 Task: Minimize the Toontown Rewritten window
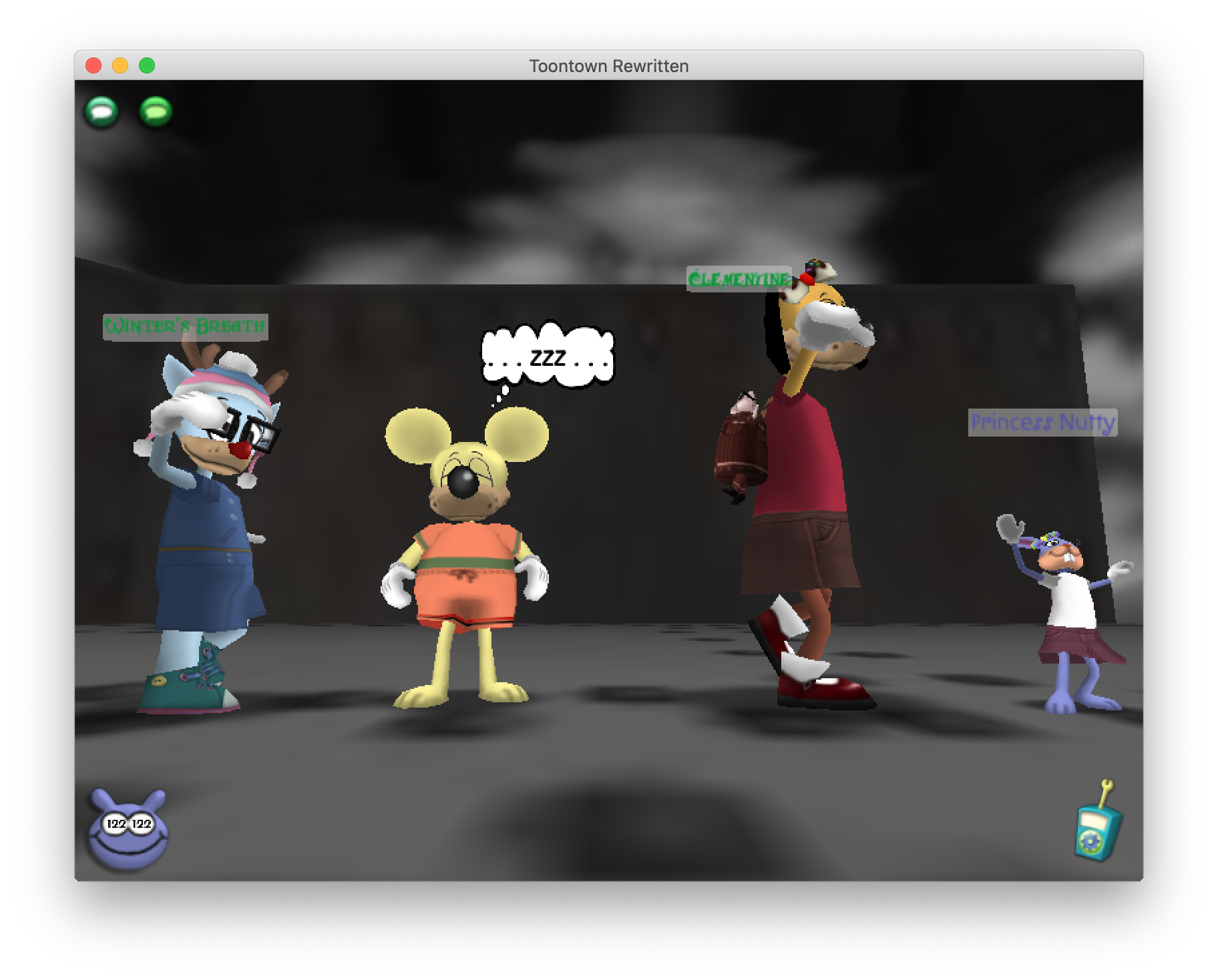(120, 64)
